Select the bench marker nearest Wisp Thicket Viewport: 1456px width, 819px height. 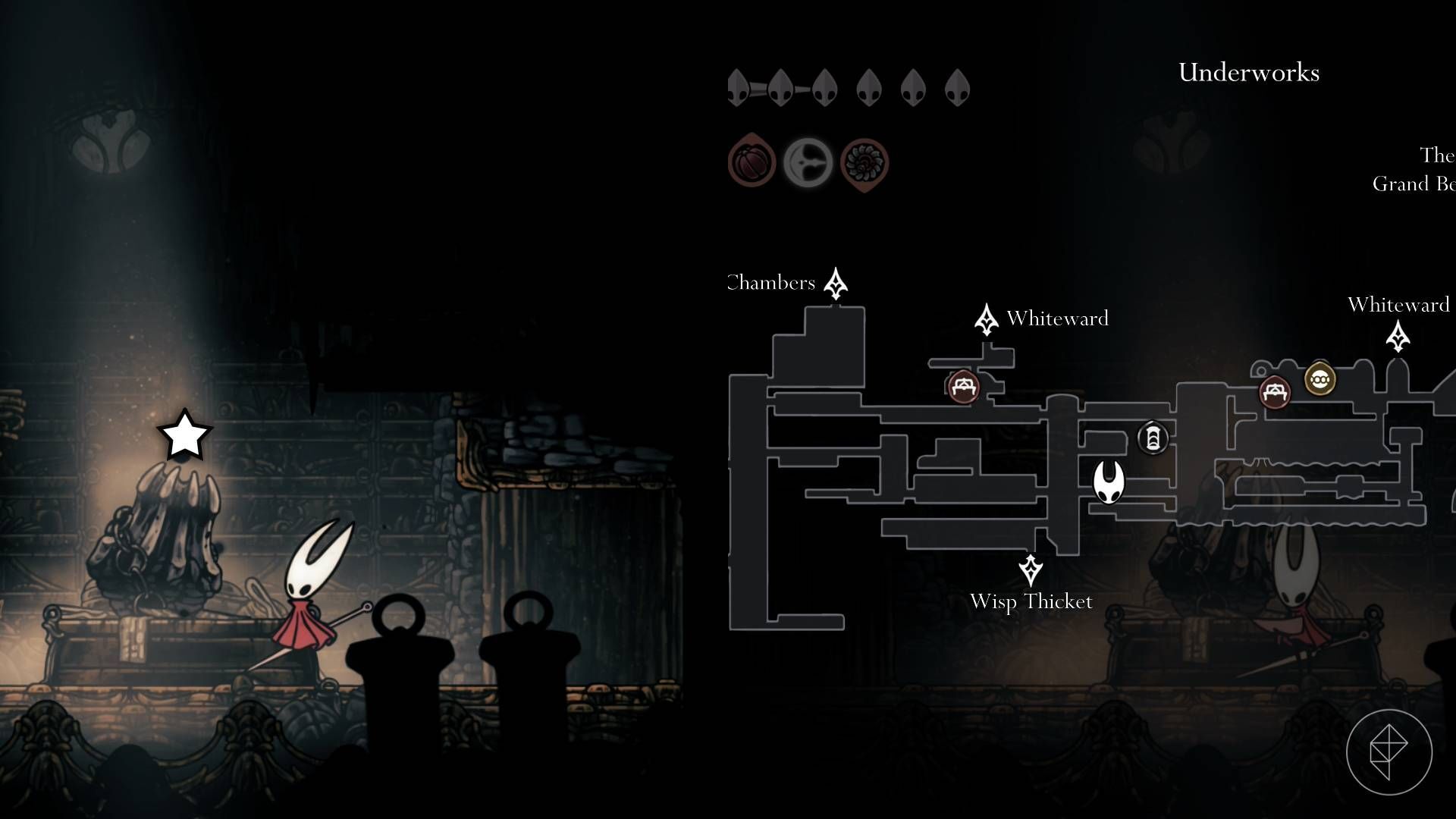click(x=963, y=387)
